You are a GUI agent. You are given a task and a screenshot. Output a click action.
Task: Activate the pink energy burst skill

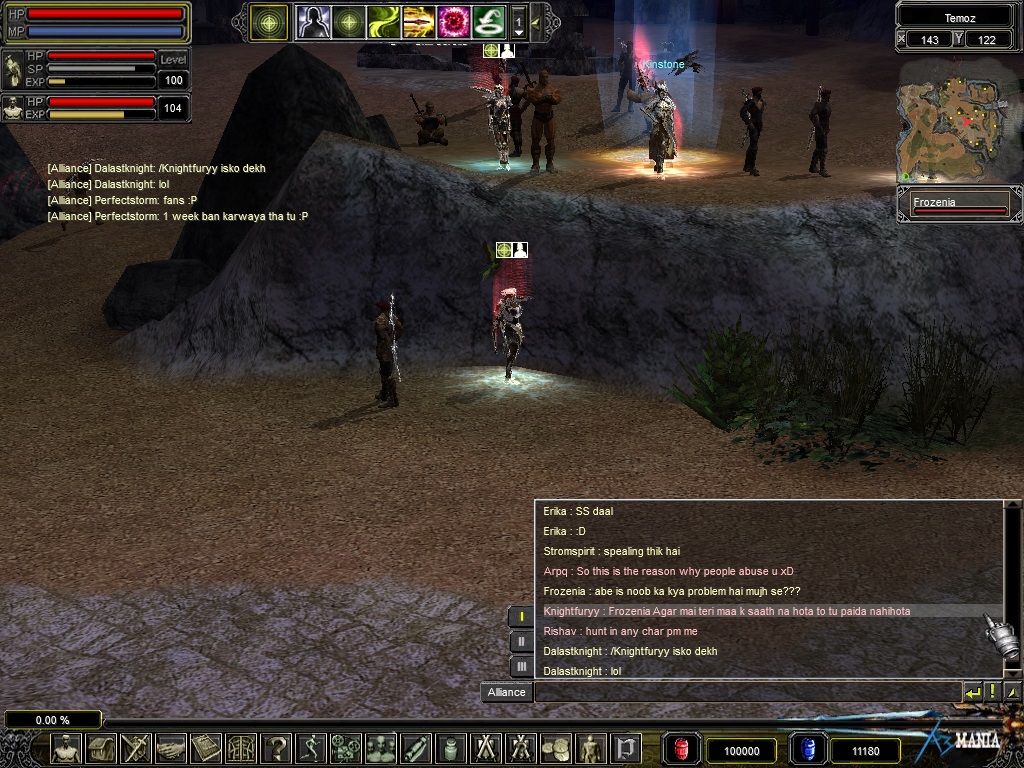coord(454,21)
